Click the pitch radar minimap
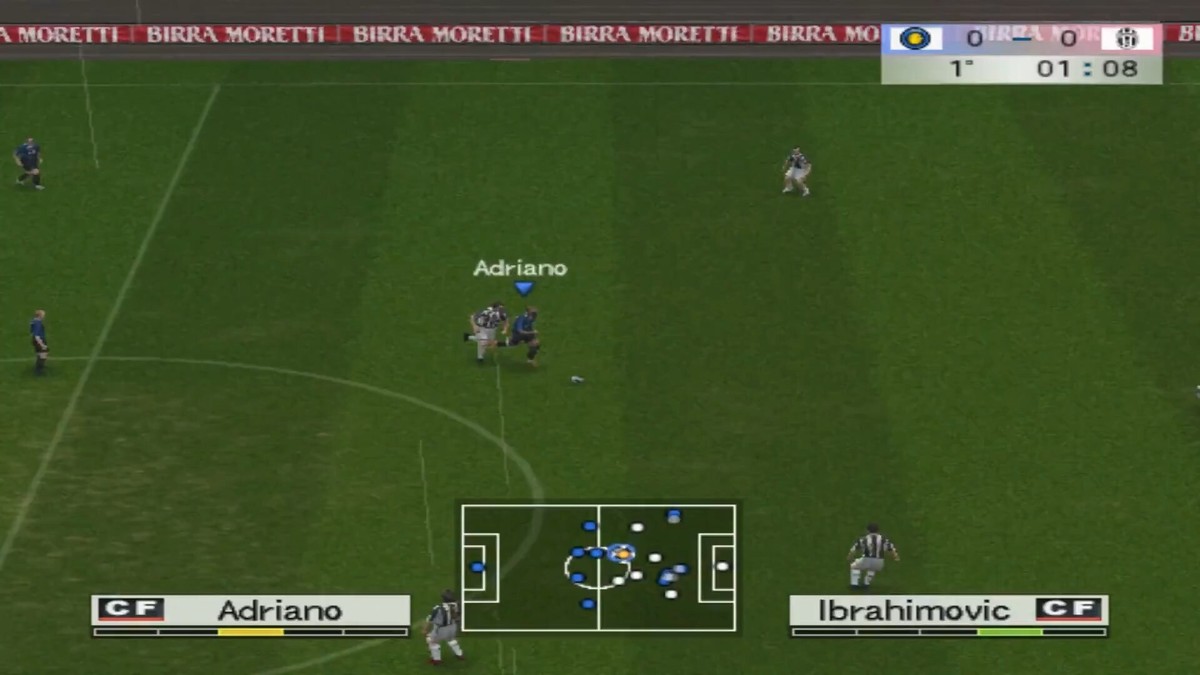Screen dimensions: 1200x675 click(598, 567)
